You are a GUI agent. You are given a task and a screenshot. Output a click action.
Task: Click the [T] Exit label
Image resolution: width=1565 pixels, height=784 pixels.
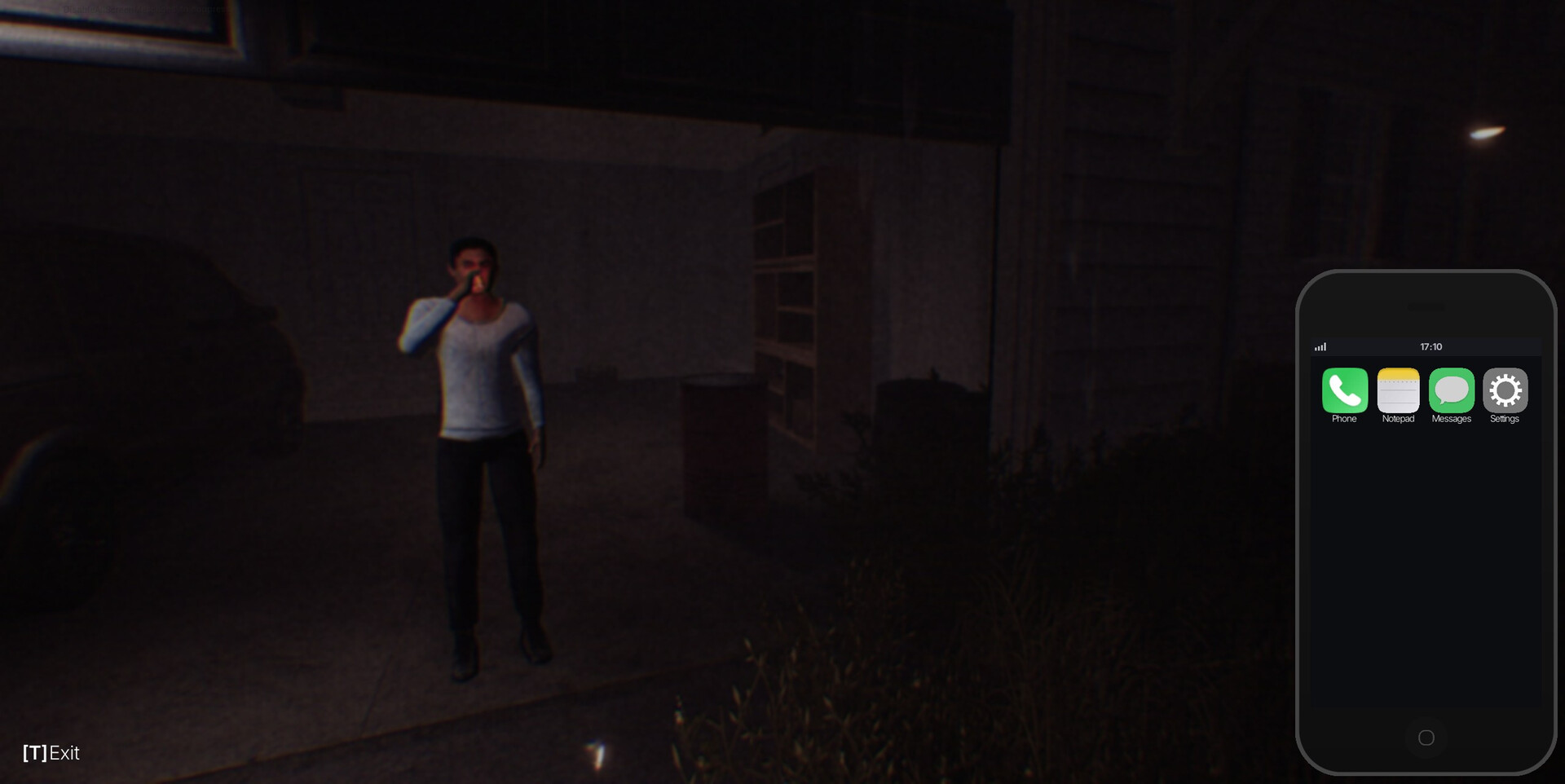51,753
